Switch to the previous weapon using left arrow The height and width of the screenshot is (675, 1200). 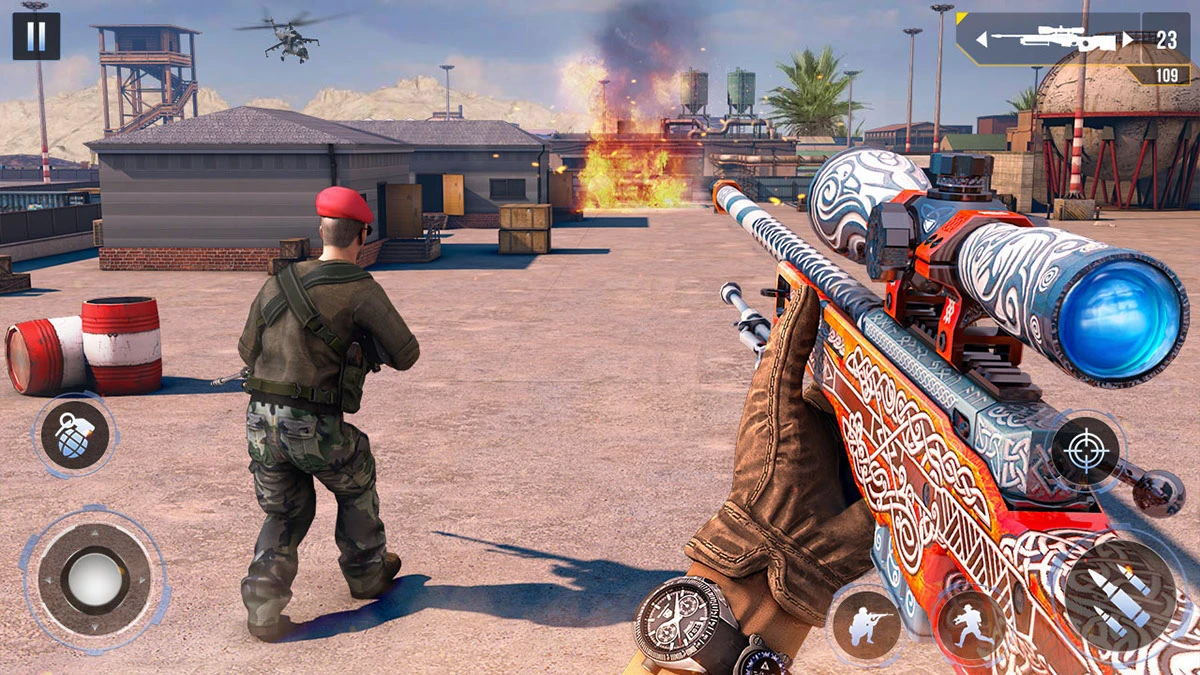coord(982,40)
